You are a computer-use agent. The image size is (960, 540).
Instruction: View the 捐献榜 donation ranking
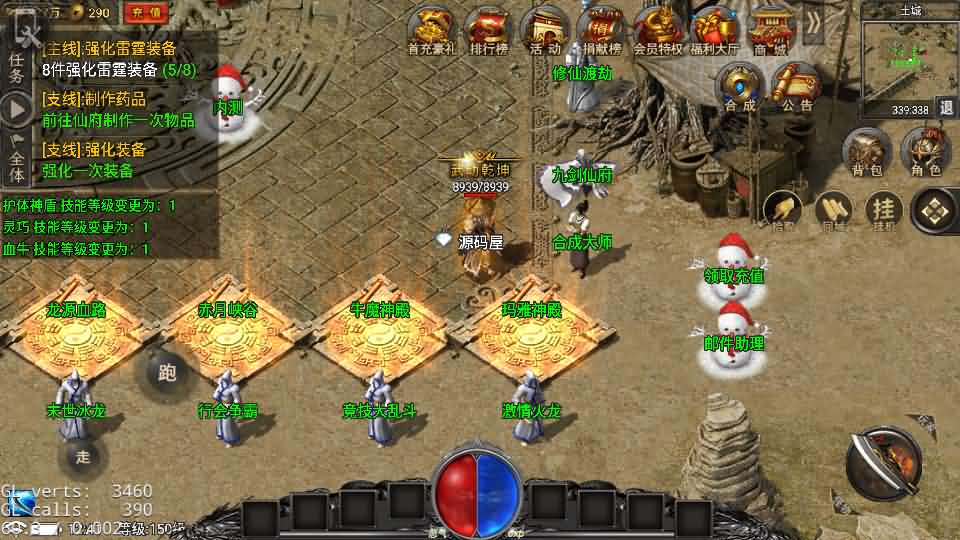601,30
